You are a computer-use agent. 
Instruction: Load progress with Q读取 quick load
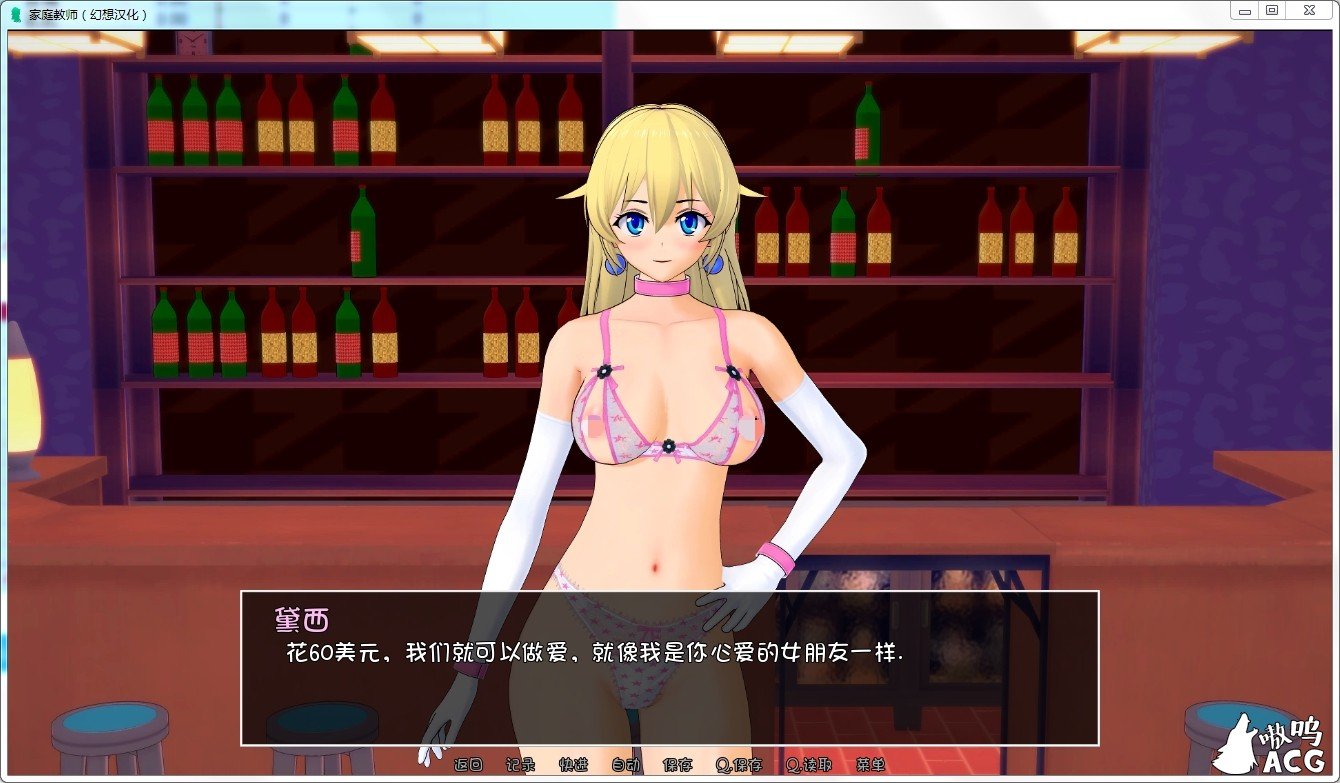click(808, 764)
